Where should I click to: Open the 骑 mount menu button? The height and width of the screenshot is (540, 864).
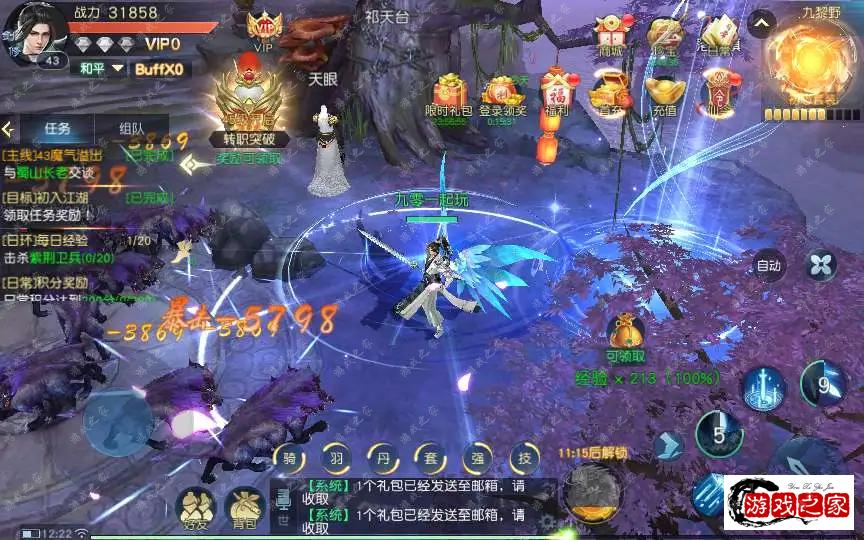[x=289, y=459]
